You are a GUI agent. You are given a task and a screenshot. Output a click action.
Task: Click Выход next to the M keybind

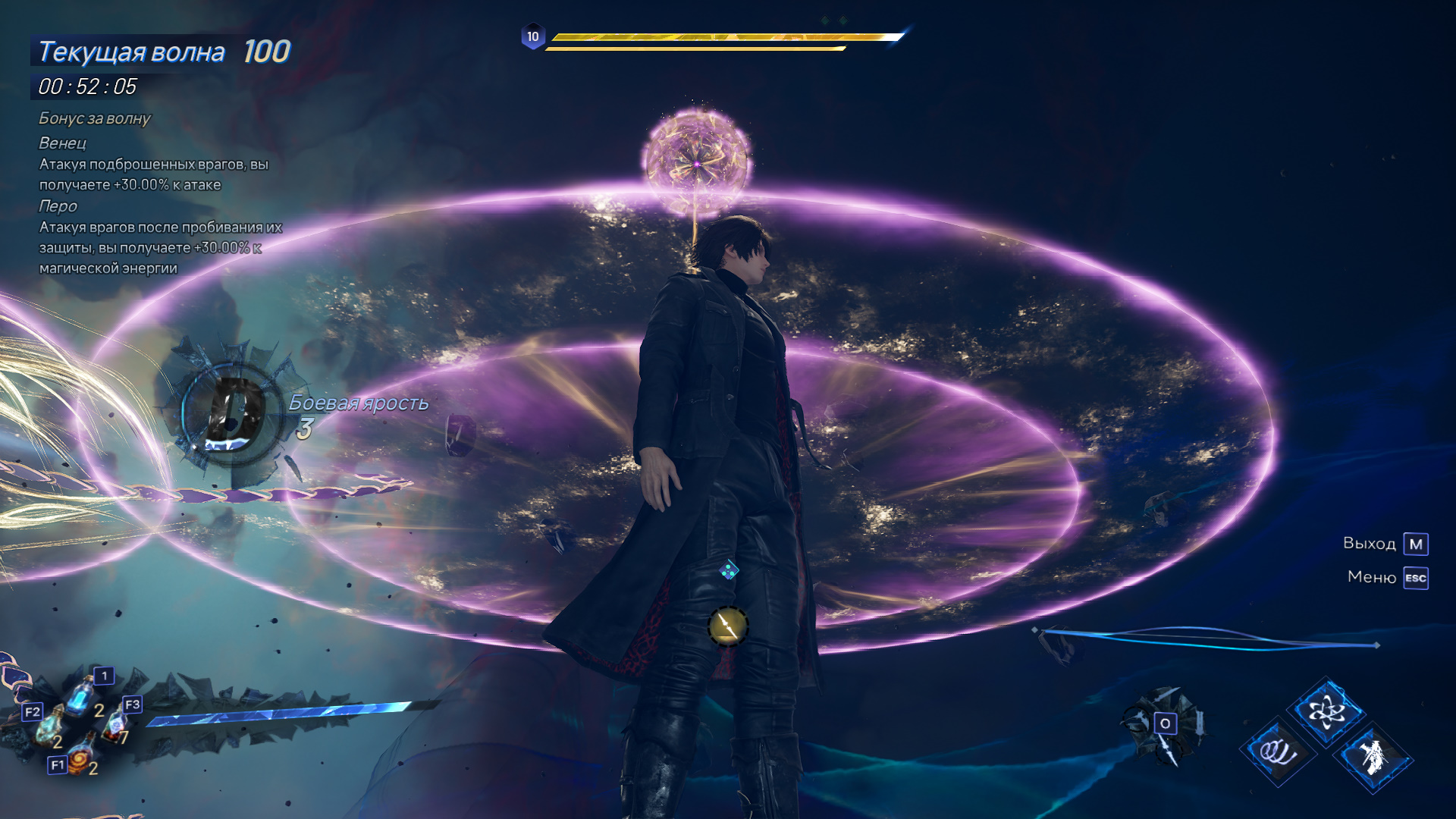[1369, 543]
